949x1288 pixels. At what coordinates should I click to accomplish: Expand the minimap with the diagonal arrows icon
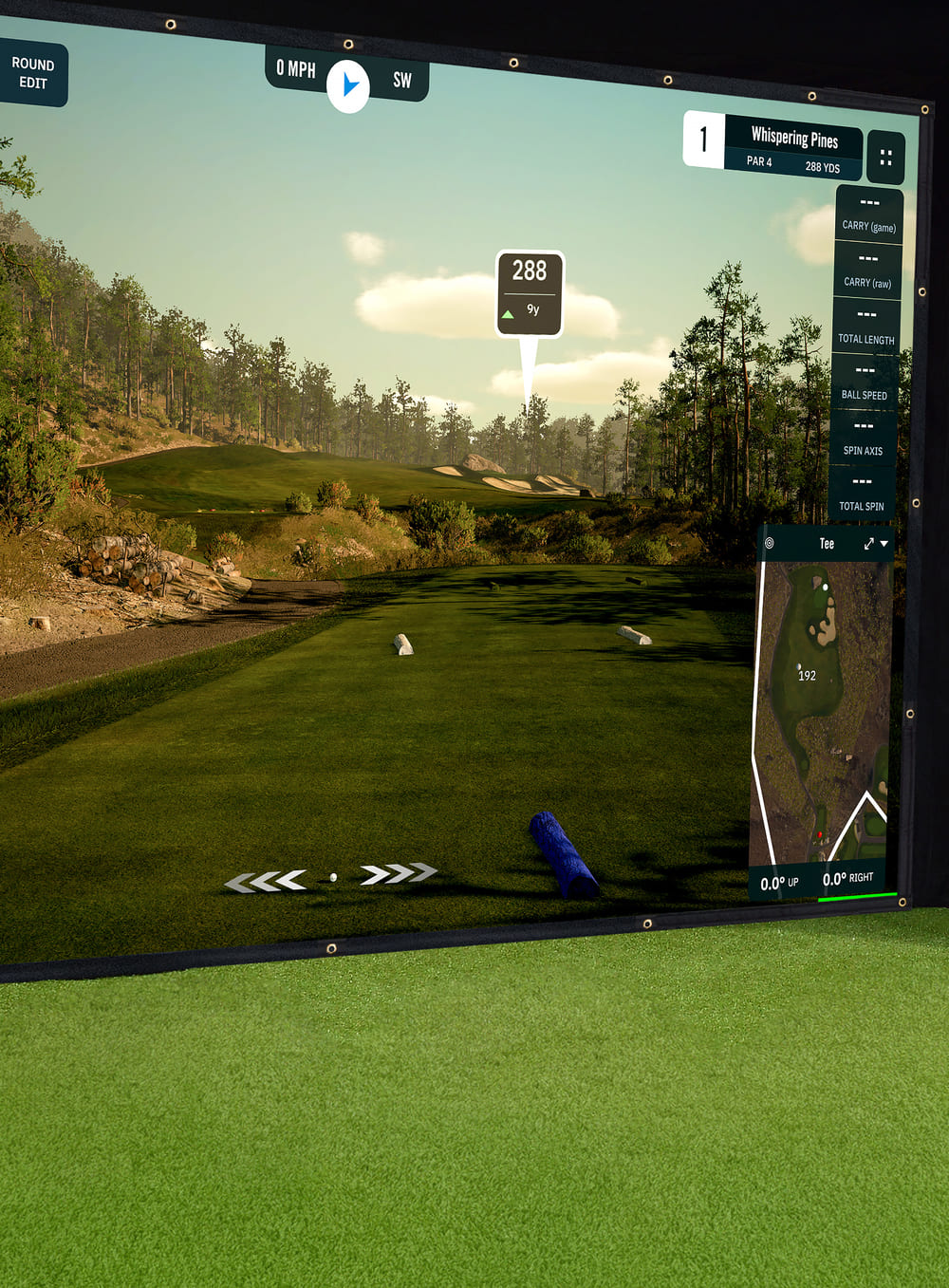(x=868, y=544)
